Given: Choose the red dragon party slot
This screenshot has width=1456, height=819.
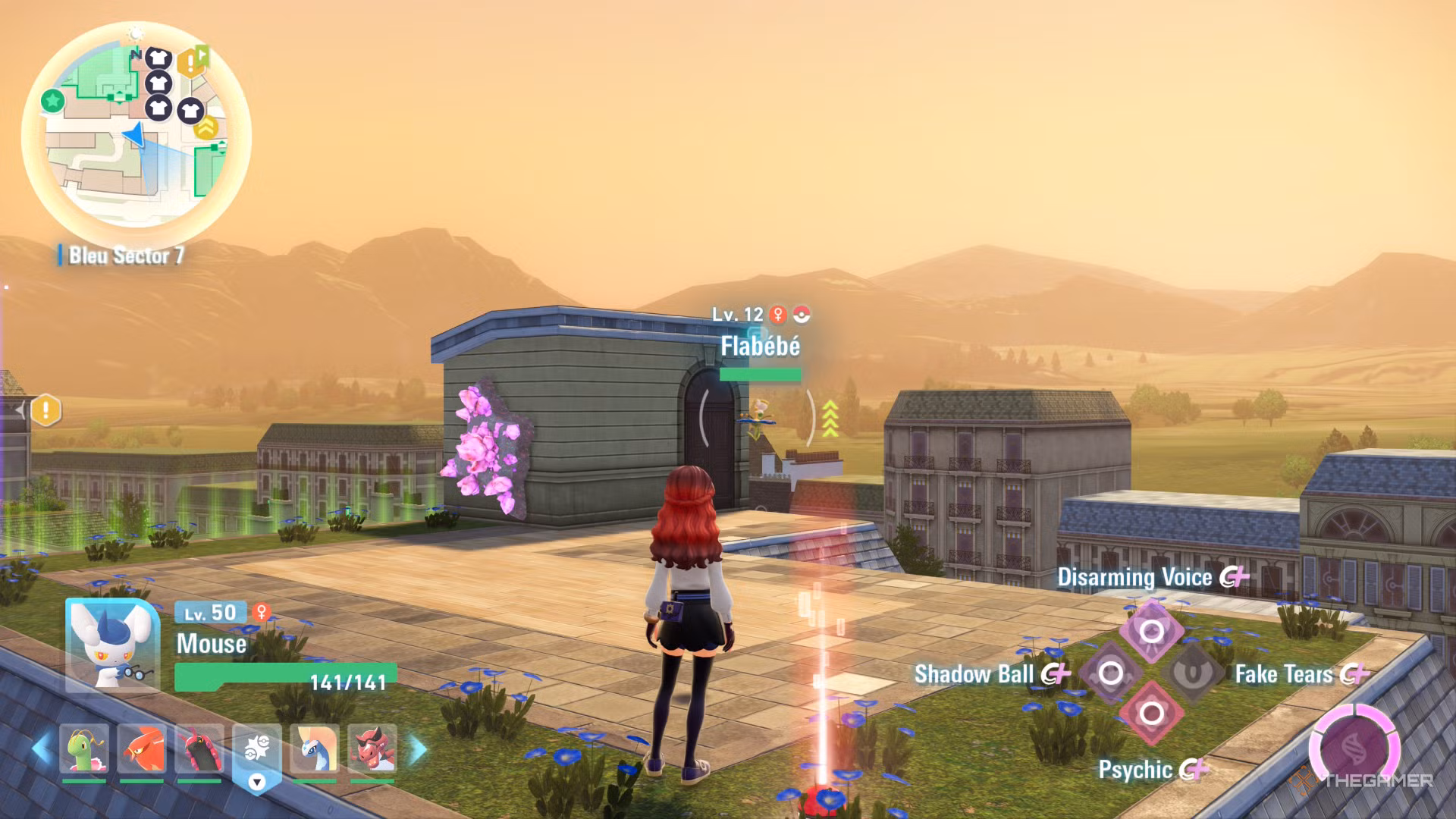Looking at the screenshot, I should [372, 749].
